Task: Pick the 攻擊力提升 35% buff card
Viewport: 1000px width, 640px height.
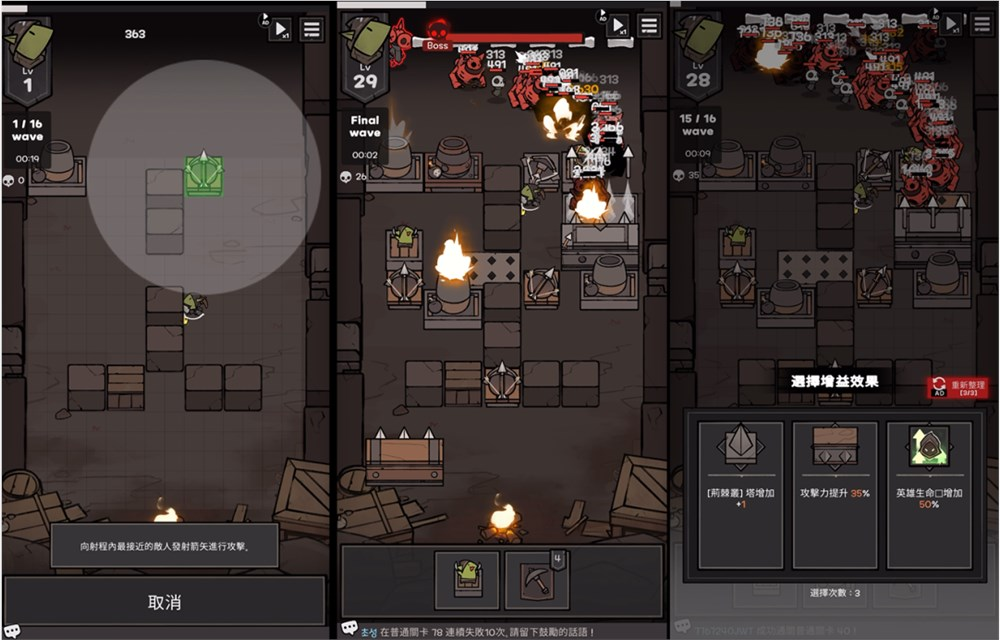Action: click(x=834, y=471)
